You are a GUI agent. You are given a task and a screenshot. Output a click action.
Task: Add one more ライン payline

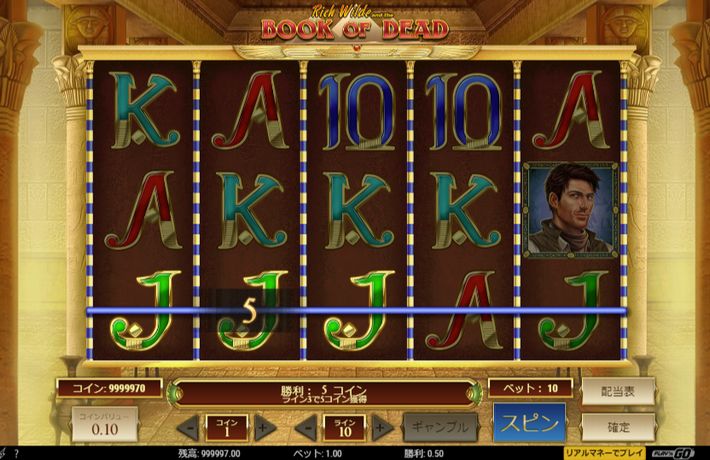[379, 428]
